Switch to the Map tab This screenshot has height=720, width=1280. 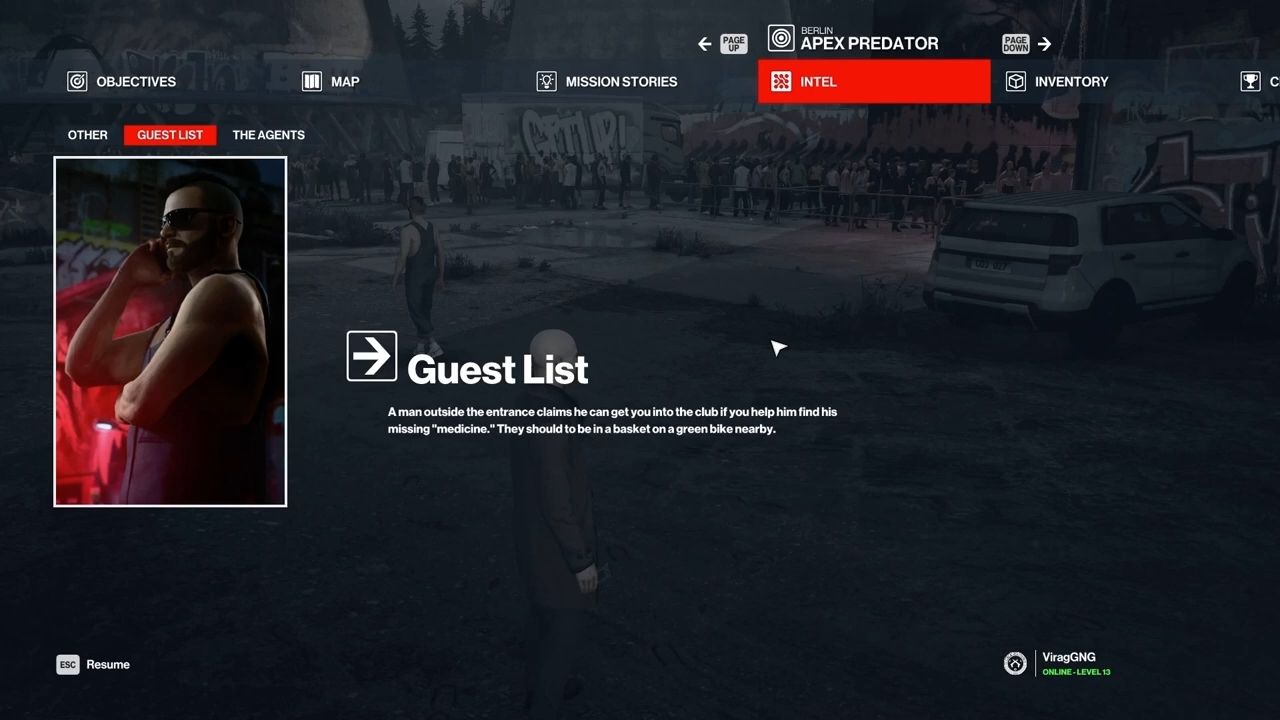click(331, 82)
